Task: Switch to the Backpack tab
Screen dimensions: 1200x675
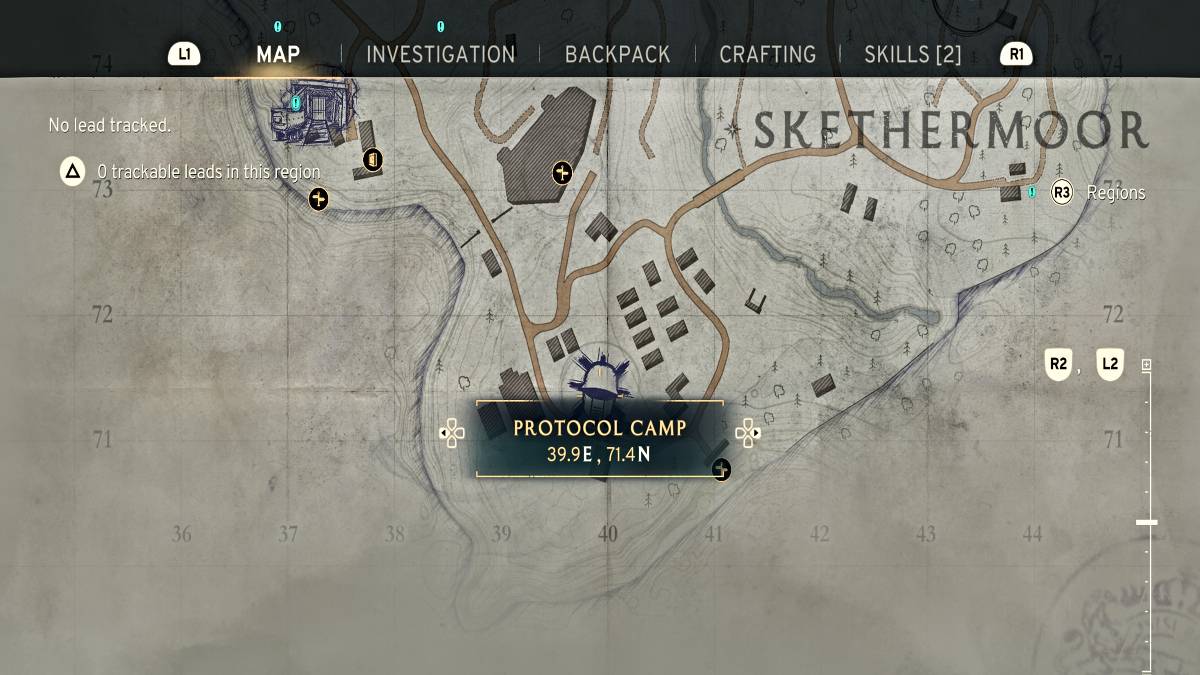Action: [x=618, y=54]
